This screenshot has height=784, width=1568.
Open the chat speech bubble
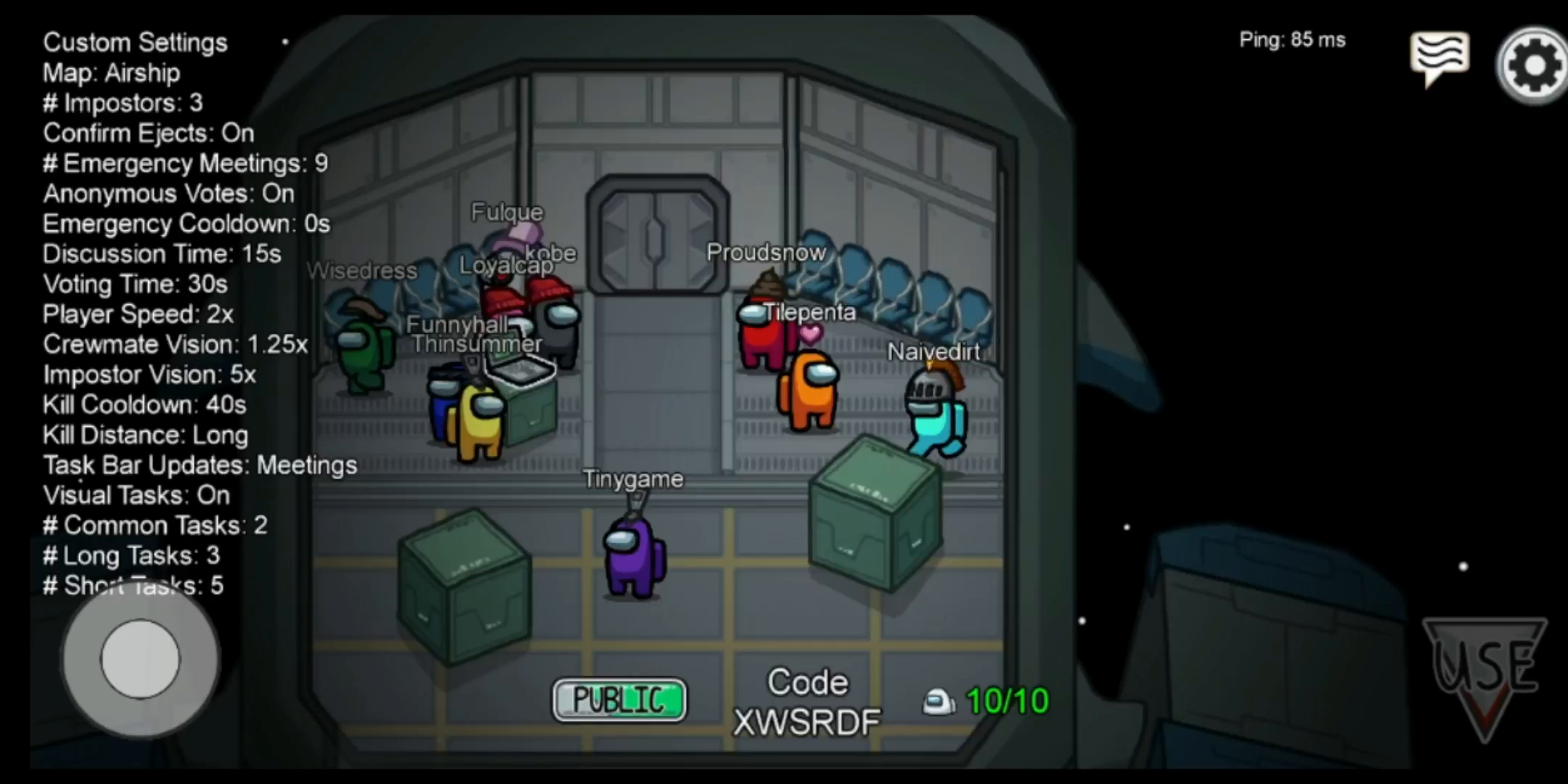click(1439, 57)
